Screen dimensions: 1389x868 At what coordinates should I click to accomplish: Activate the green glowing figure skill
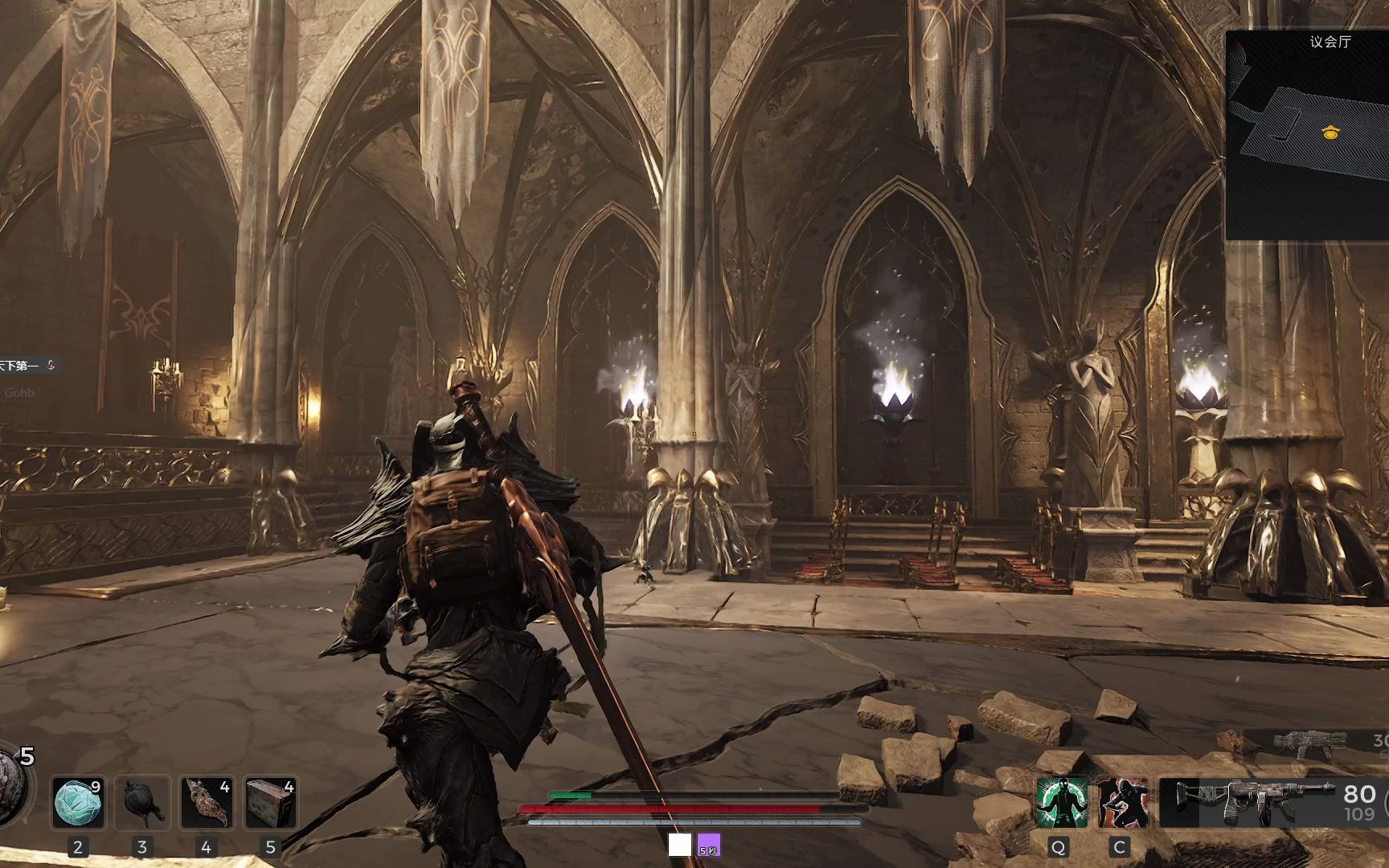(x=1061, y=802)
